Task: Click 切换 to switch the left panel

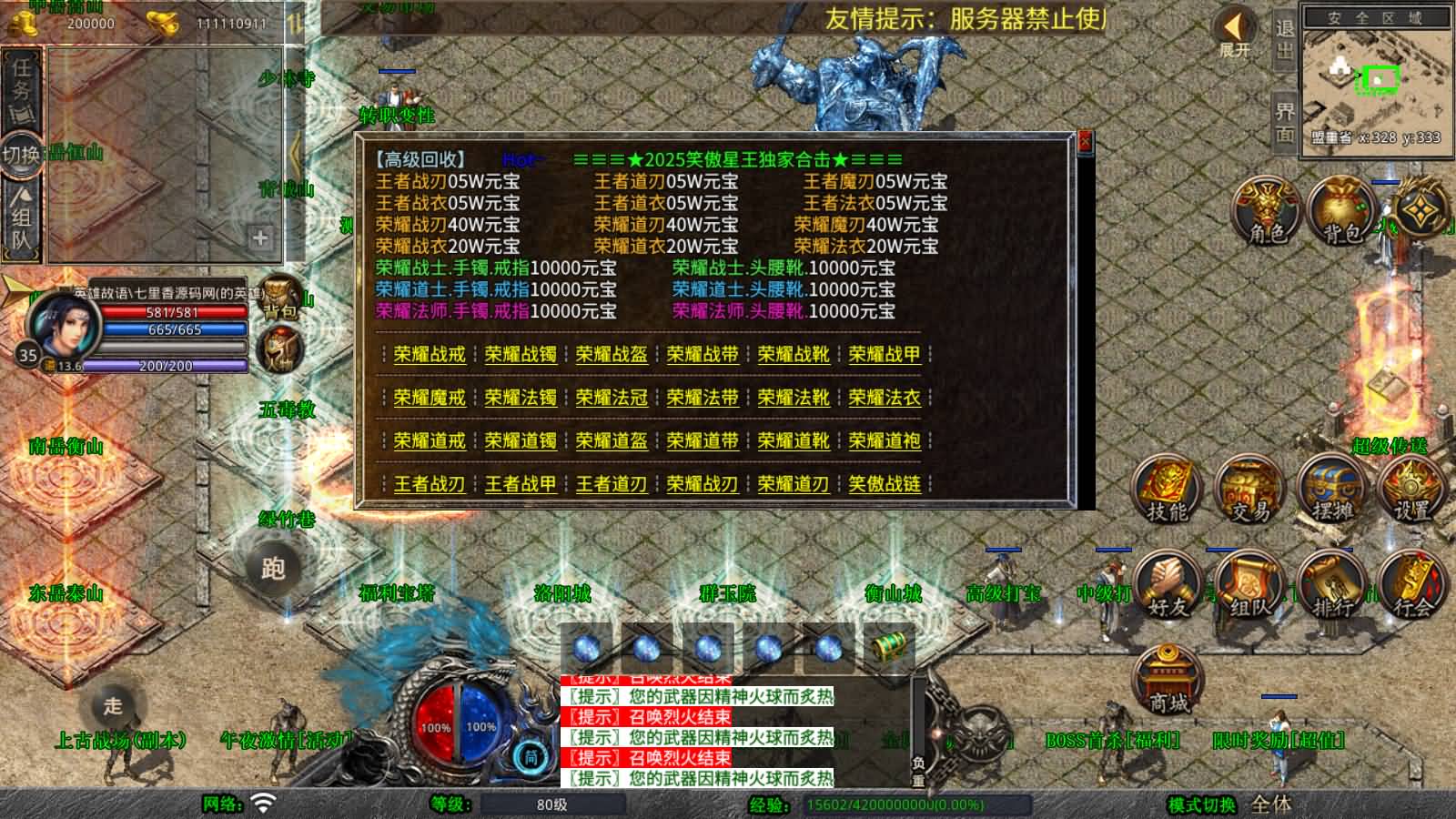Action: coord(18,151)
